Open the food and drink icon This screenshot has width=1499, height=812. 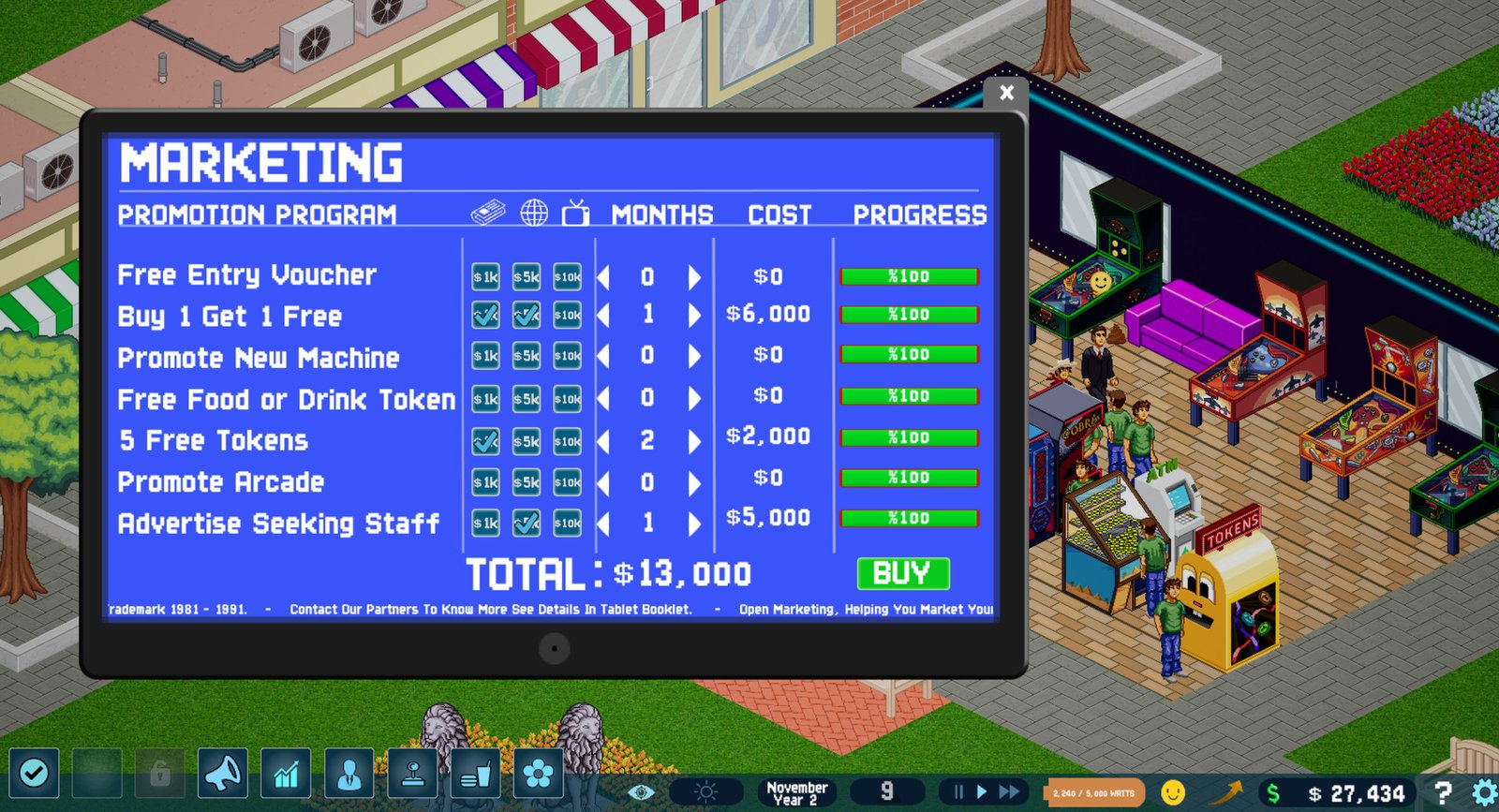tap(475, 775)
